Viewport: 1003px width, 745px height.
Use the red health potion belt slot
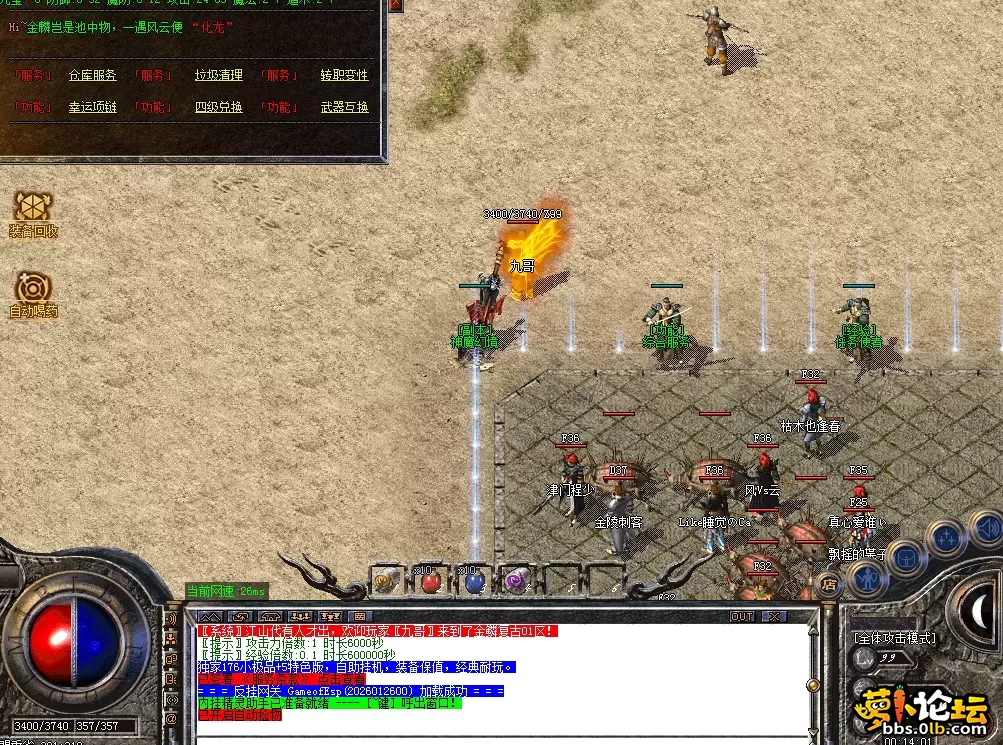click(431, 579)
